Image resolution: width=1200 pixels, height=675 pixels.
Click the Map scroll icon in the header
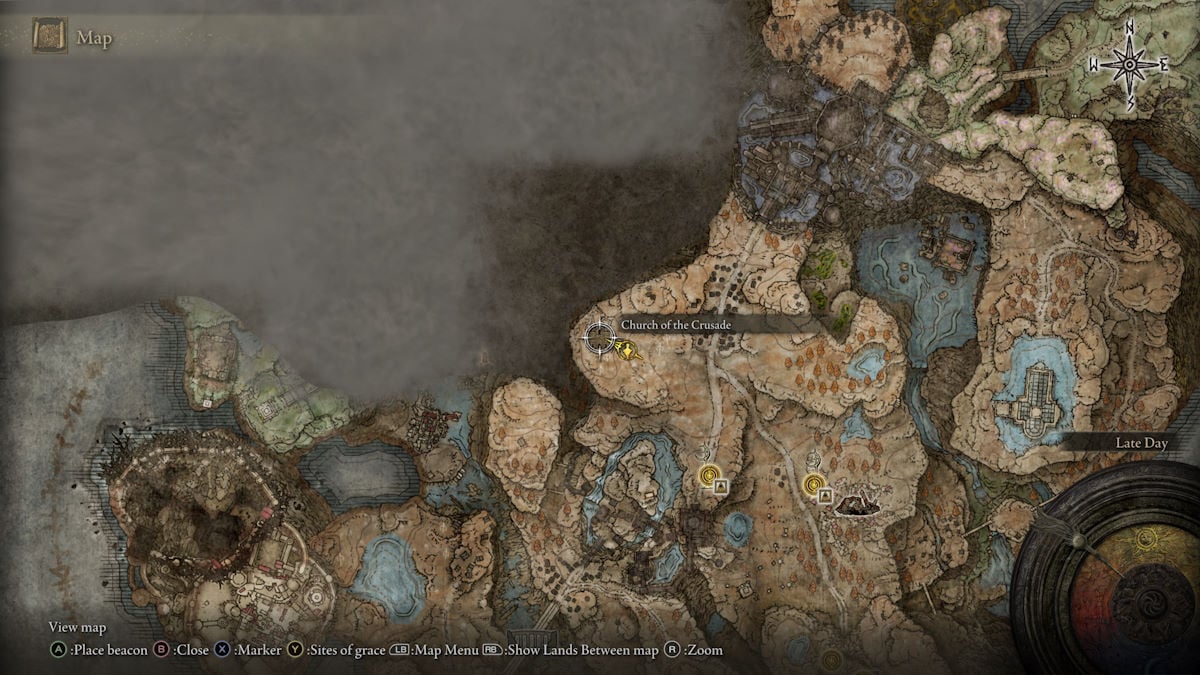49,38
